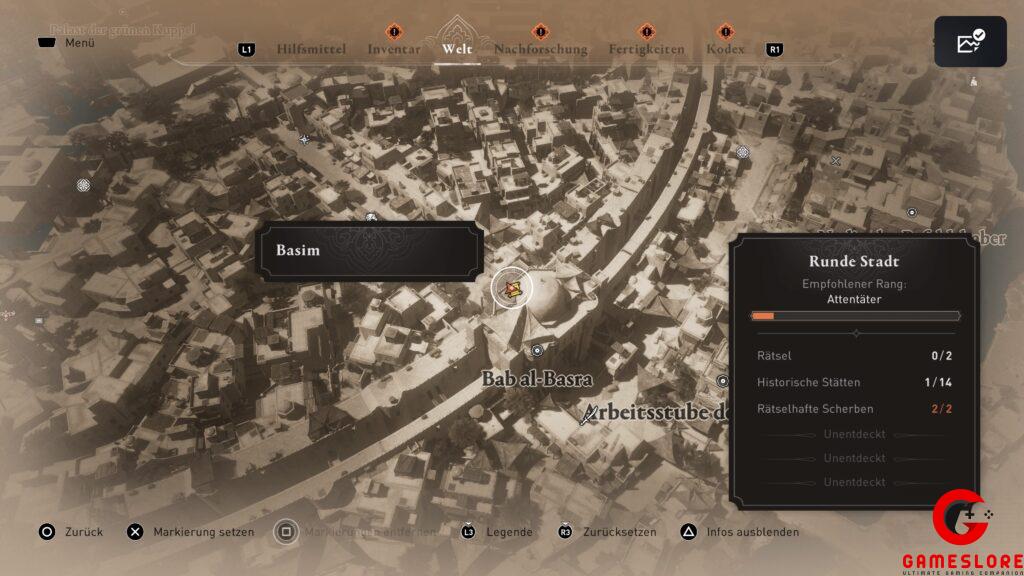
Task: Select the Arbeitsstube crossed-tools map marker
Action: coord(592,412)
